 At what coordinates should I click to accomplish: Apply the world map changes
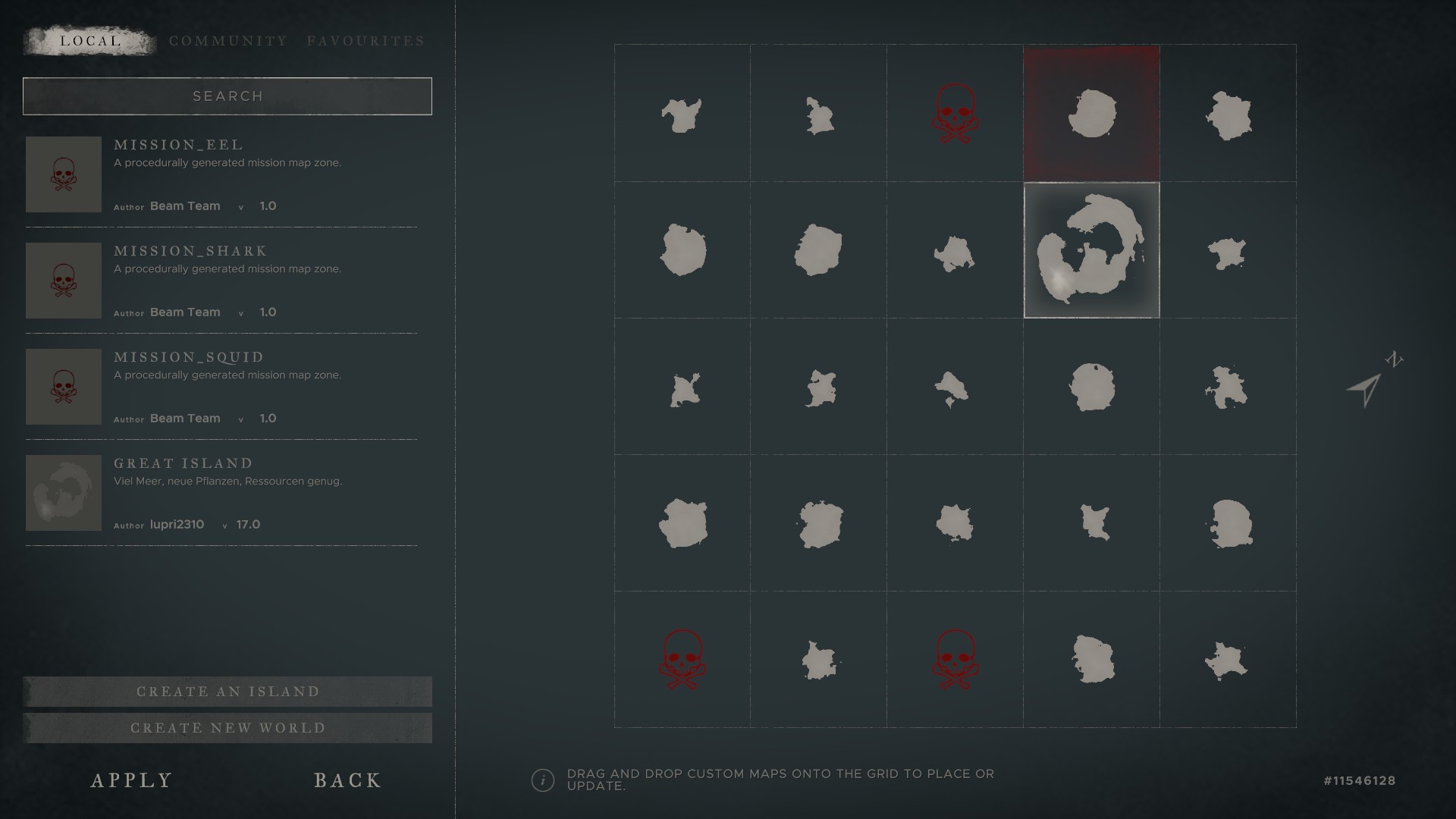[132, 780]
